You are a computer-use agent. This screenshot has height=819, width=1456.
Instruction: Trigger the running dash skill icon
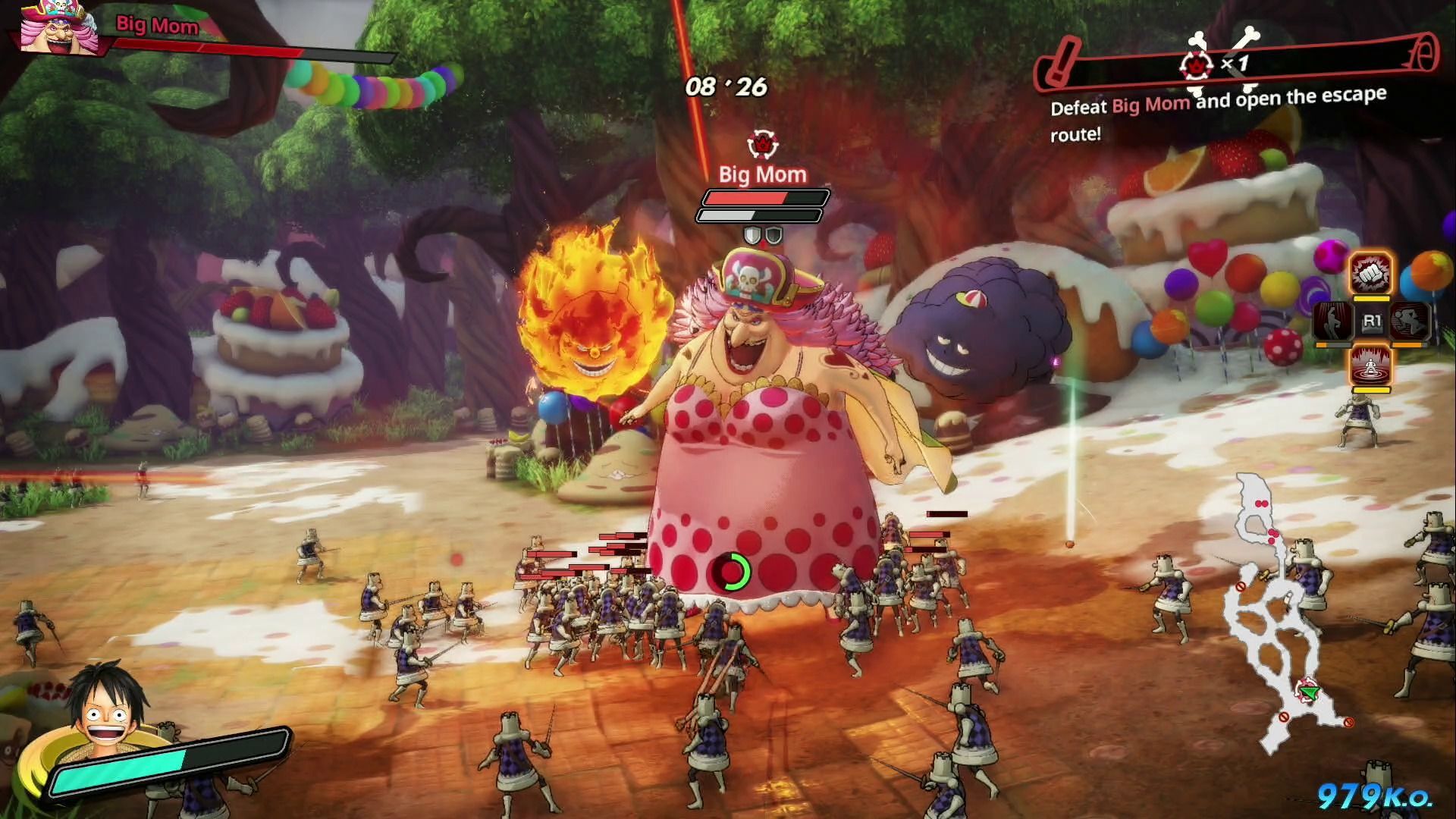(x=1409, y=321)
